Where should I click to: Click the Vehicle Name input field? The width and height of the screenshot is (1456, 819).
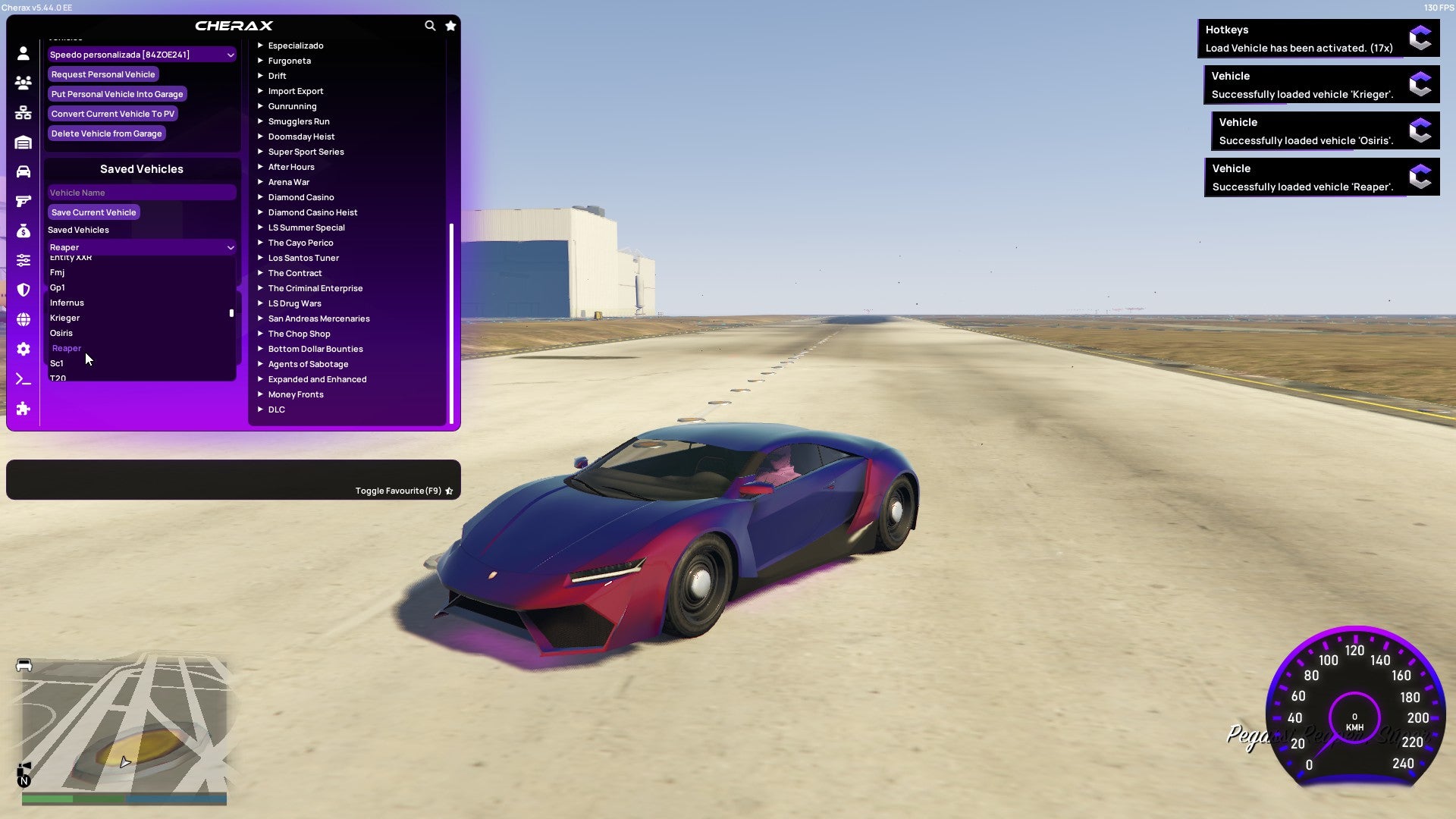pyautogui.click(x=141, y=192)
